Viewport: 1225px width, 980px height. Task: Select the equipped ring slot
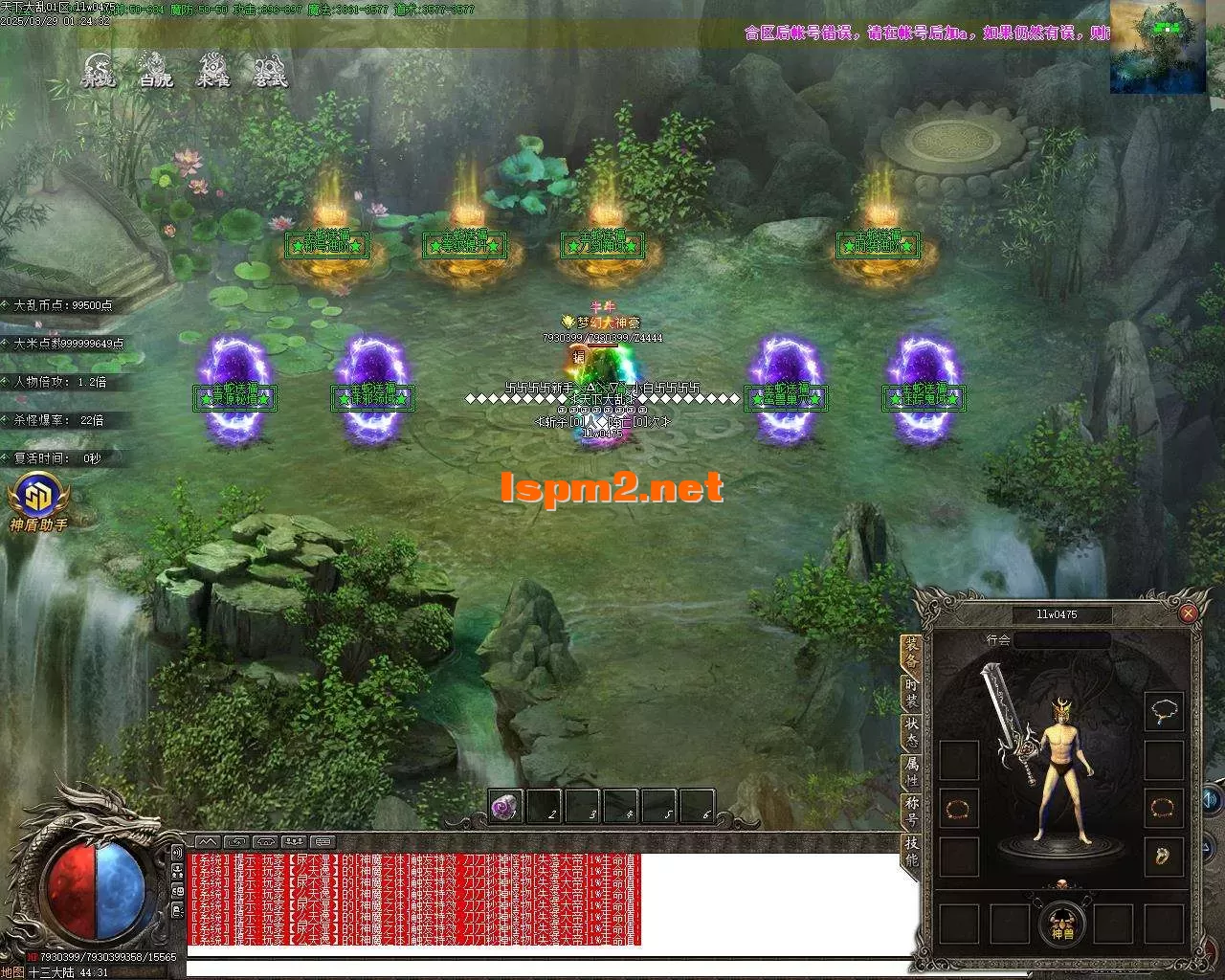pos(1164,856)
